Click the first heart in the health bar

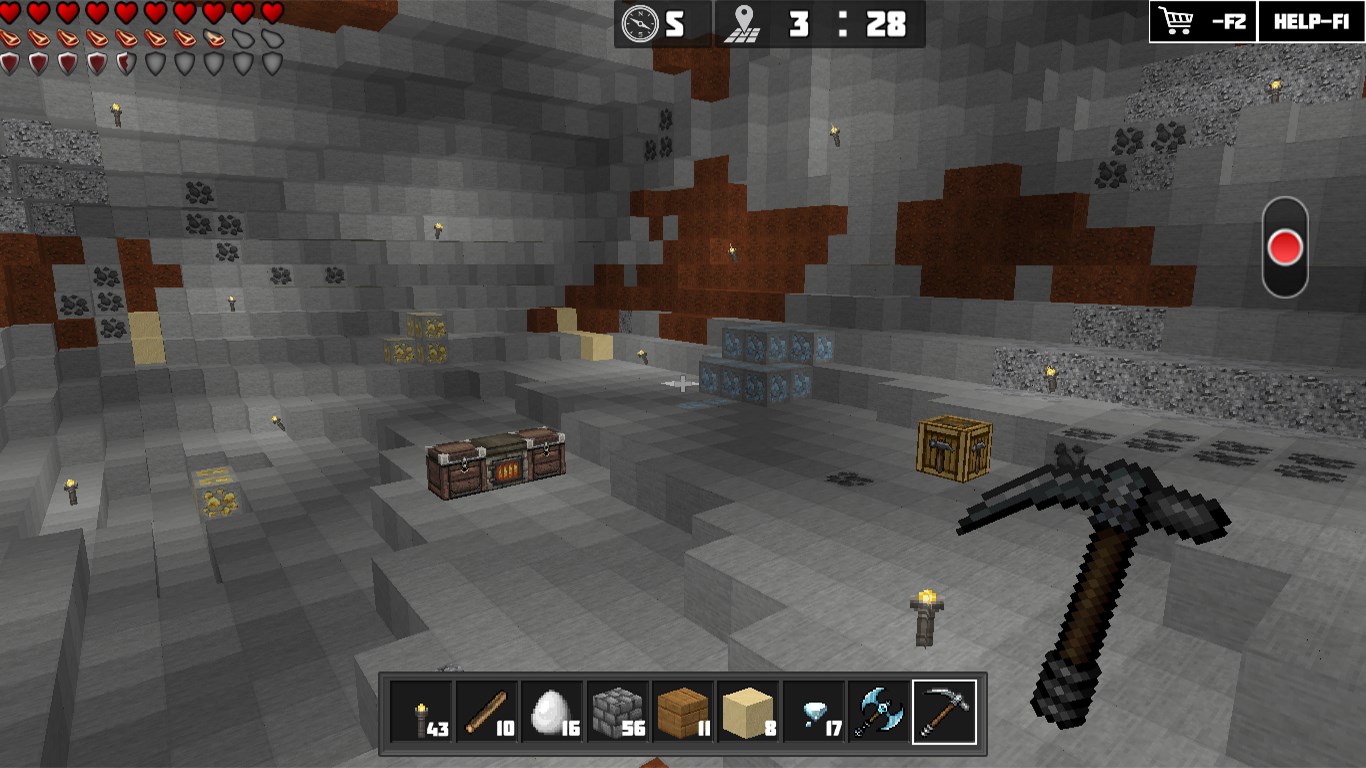10,13
